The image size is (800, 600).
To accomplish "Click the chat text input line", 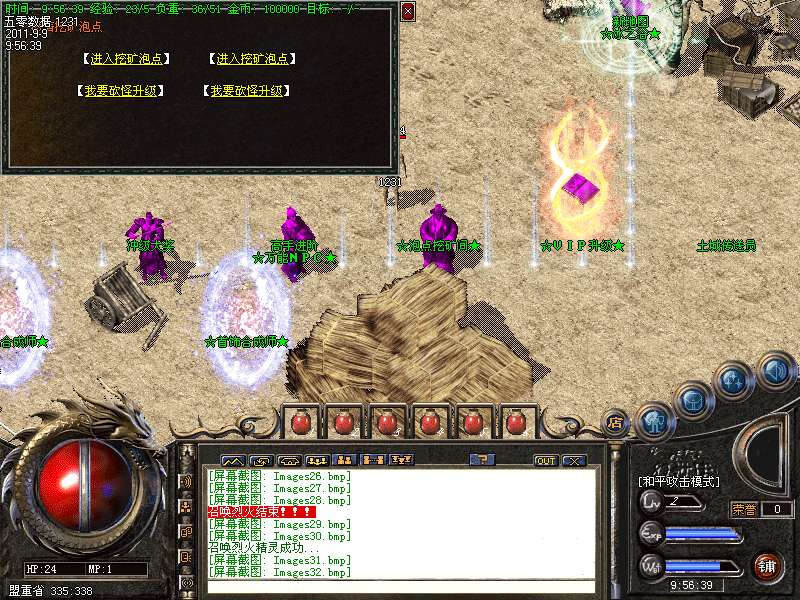I will pyautogui.click(x=400, y=587).
